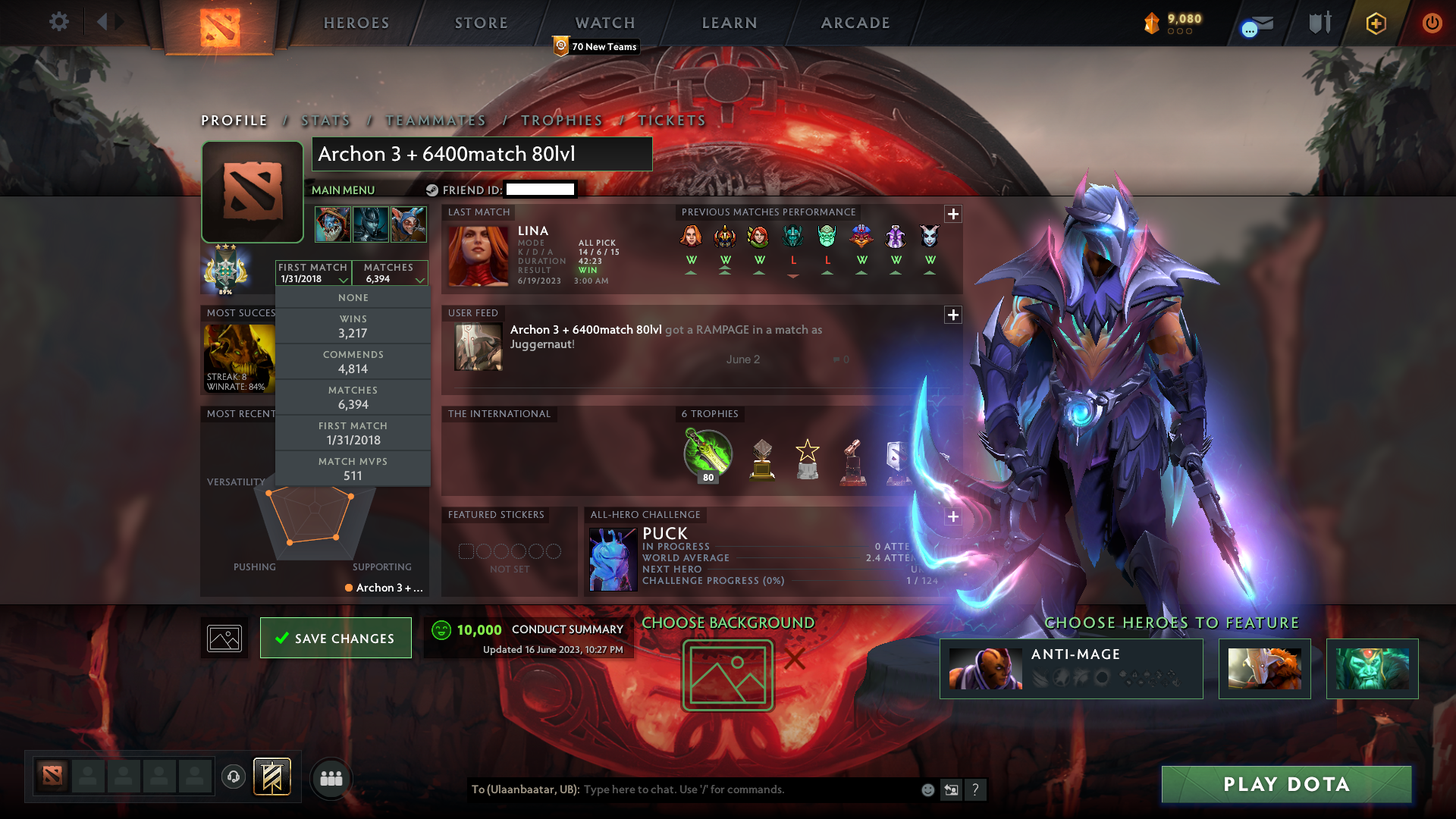Click the chat help question mark icon
The width and height of the screenshot is (1456, 819).
point(976,790)
